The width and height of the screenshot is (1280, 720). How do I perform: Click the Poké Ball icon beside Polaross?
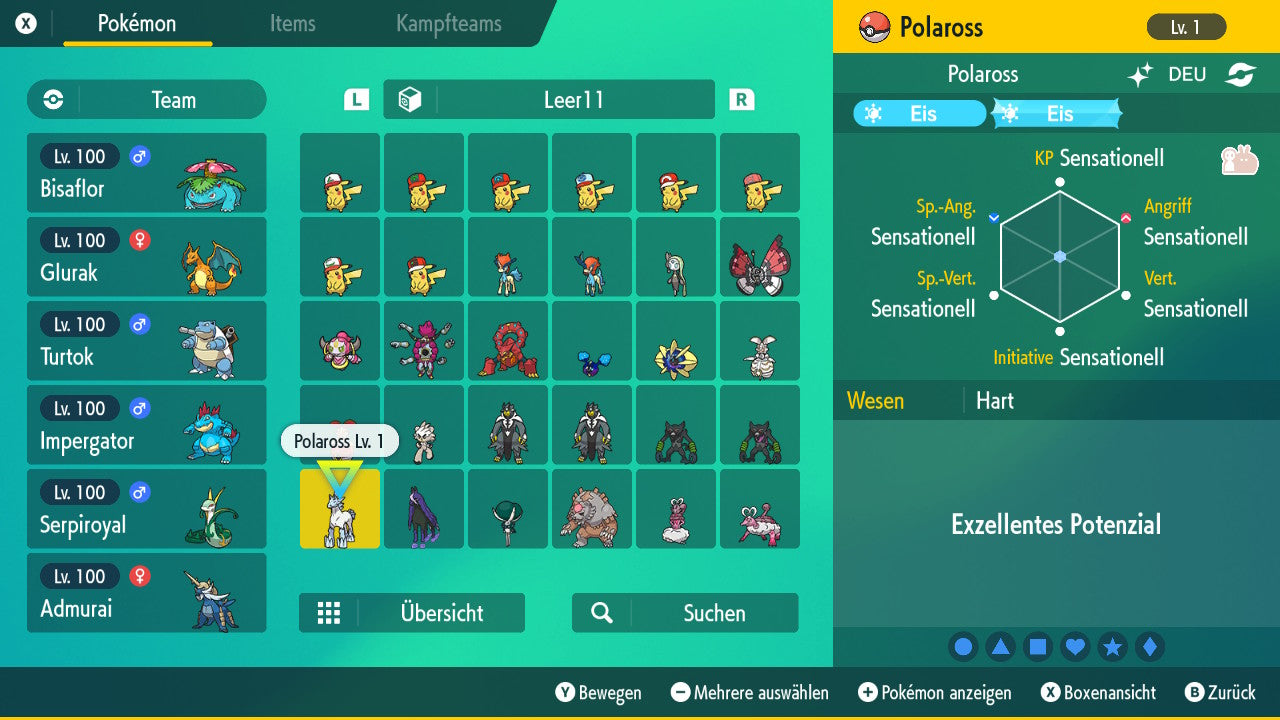pyautogui.click(x=876, y=27)
